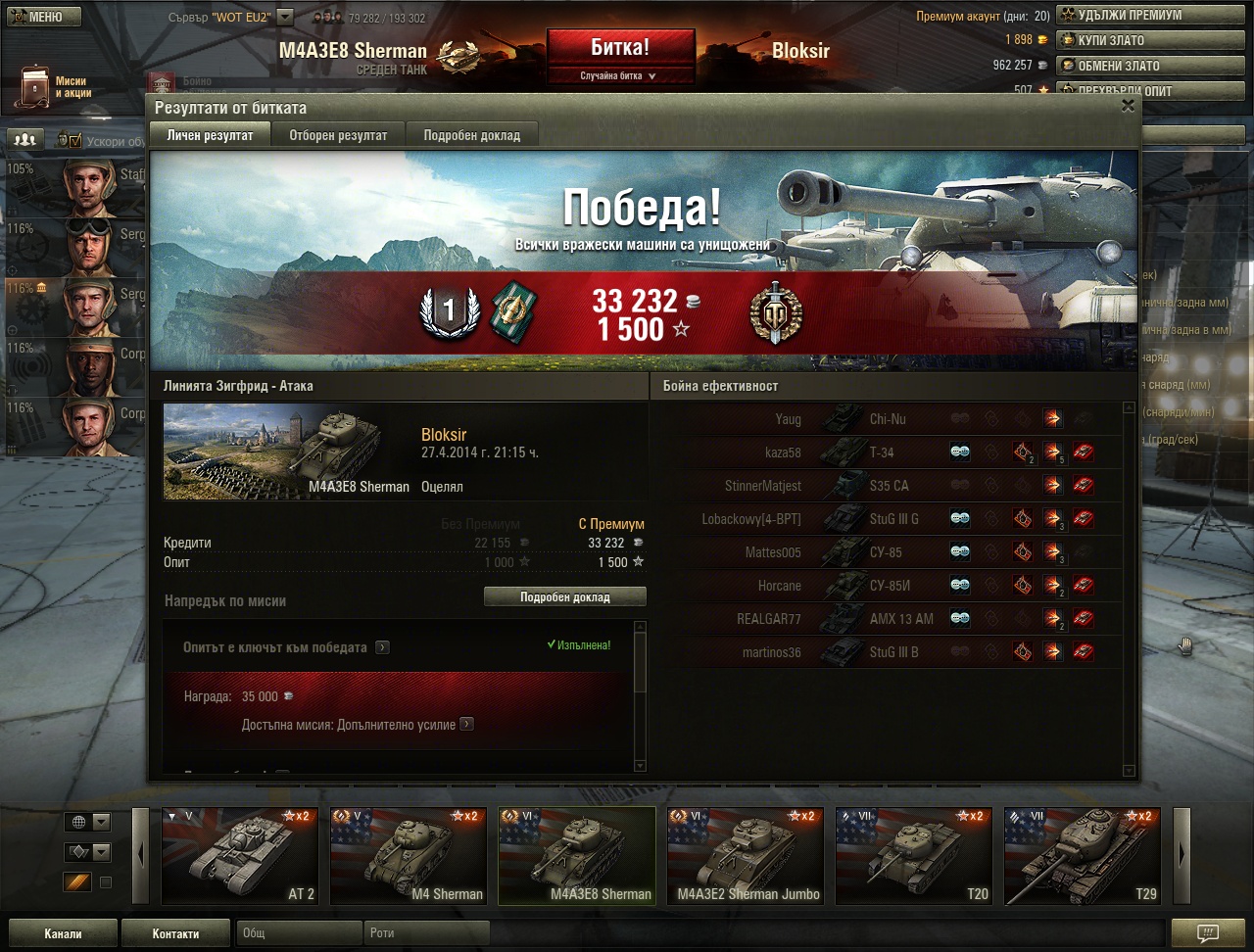Close the battle results window
Viewport: 1254px width, 952px height.
coord(1128,106)
